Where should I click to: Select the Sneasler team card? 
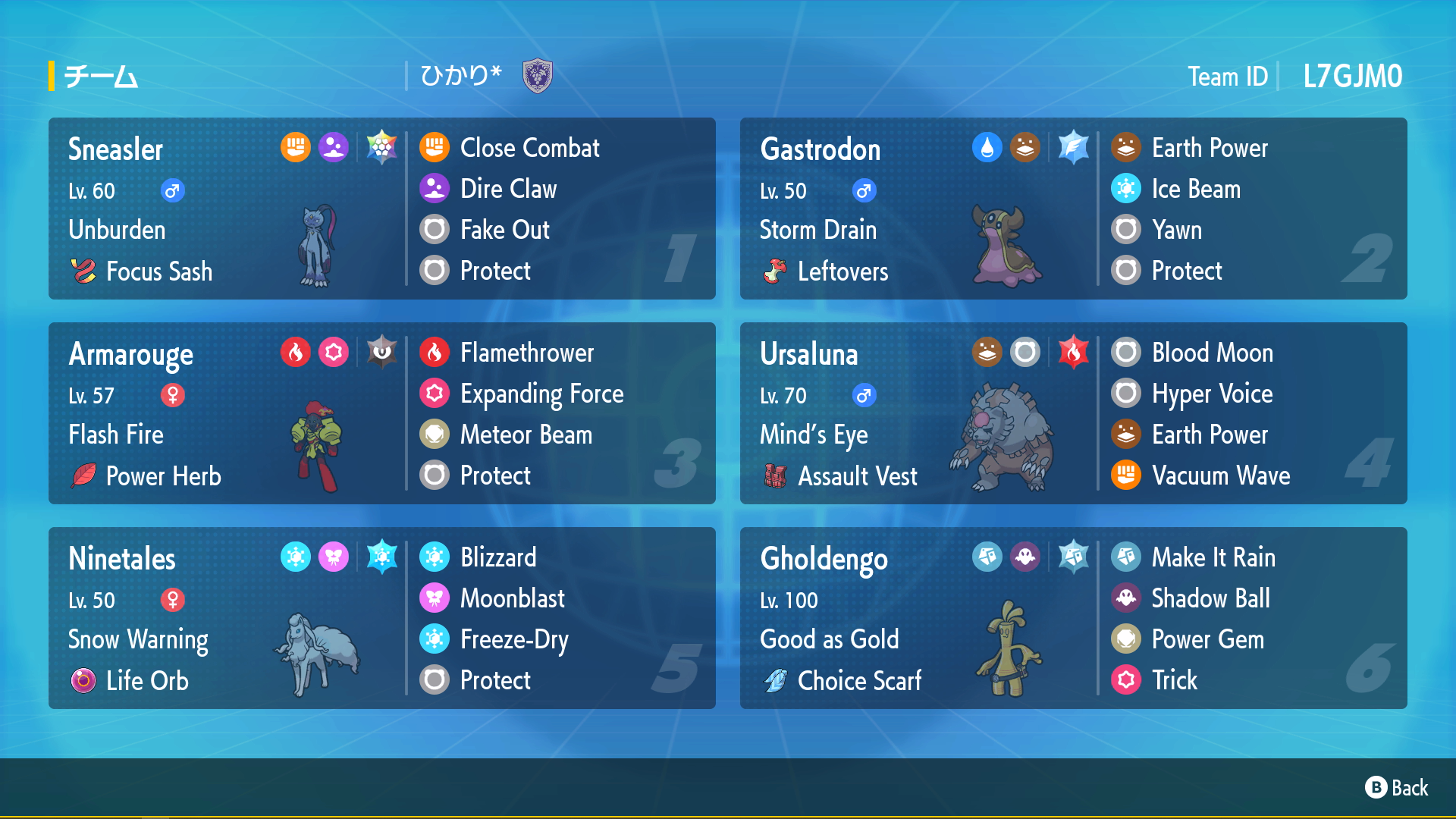381,209
